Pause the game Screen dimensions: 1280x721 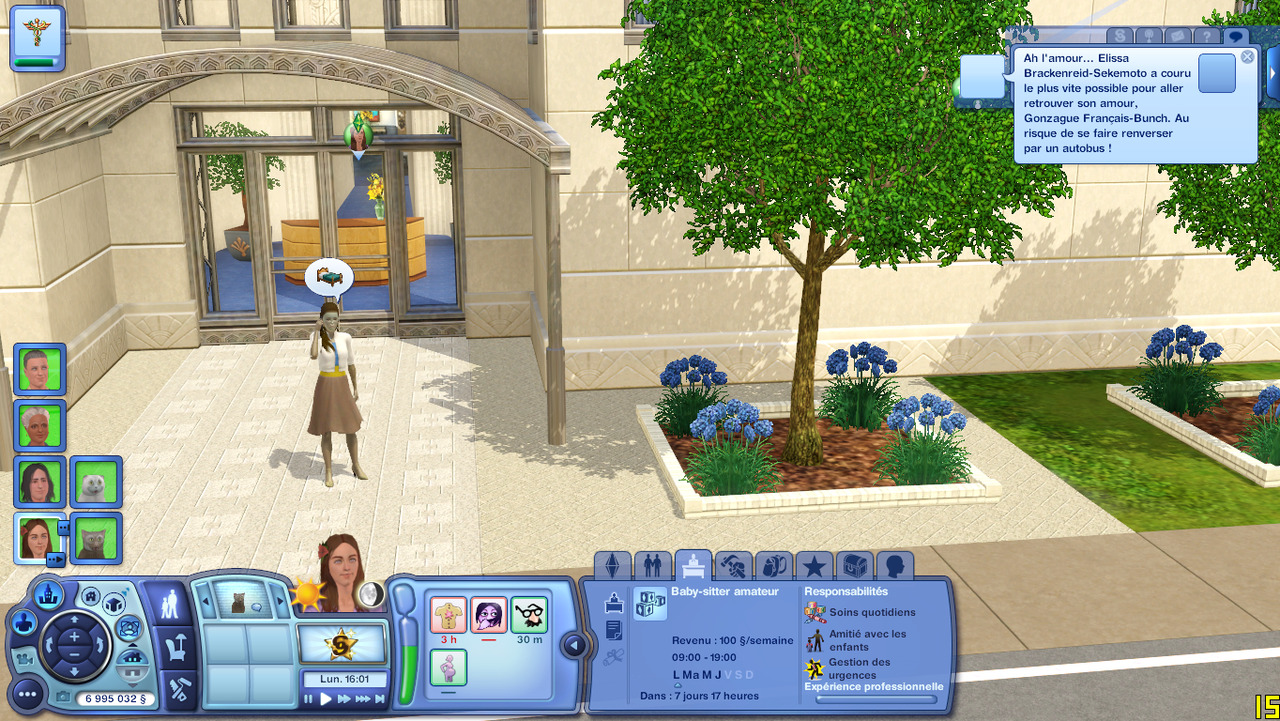309,699
